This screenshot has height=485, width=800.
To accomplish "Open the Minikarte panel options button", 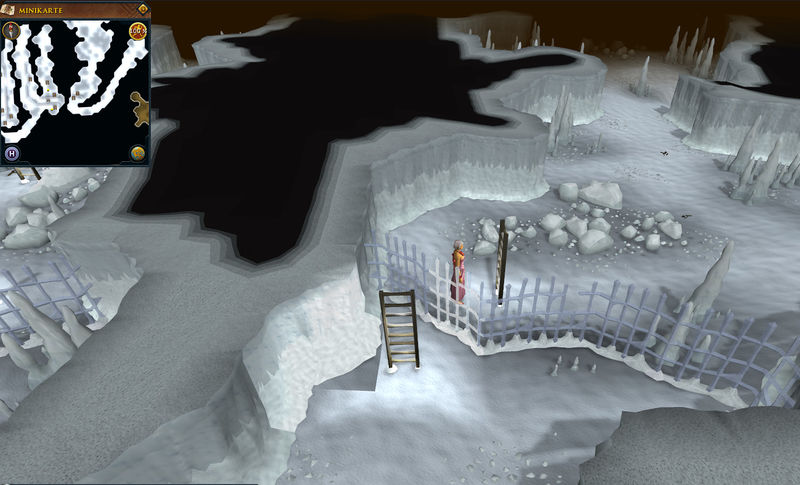I will click(142, 10).
